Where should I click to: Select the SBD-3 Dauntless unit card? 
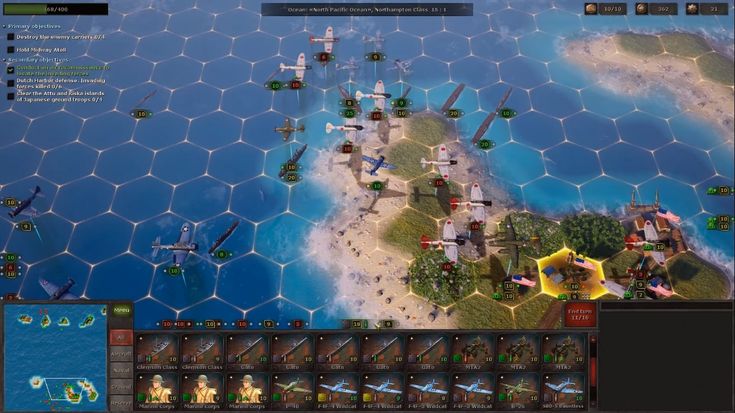564,390
